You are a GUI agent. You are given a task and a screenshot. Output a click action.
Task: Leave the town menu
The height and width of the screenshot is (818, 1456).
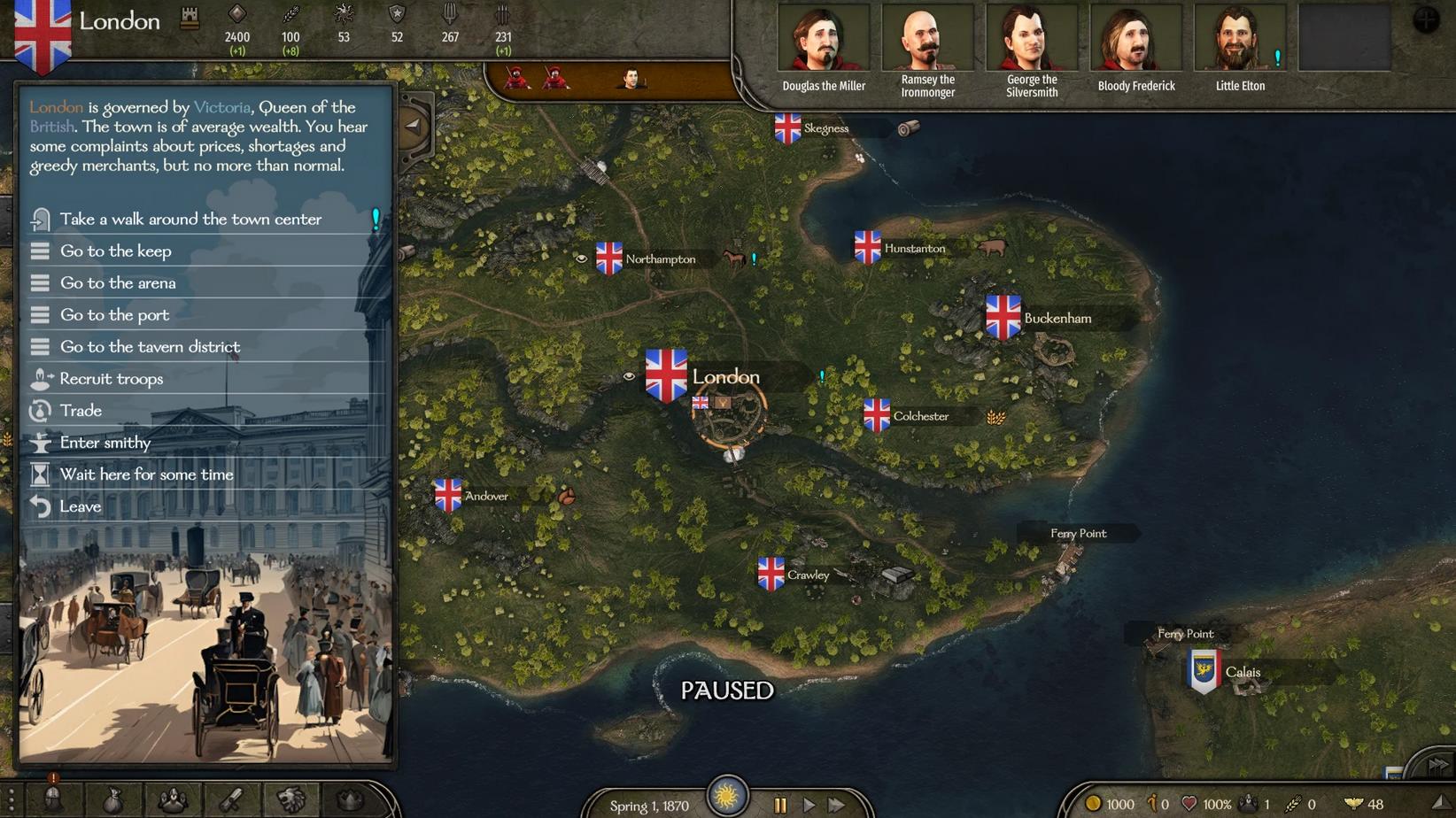click(80, 506)
